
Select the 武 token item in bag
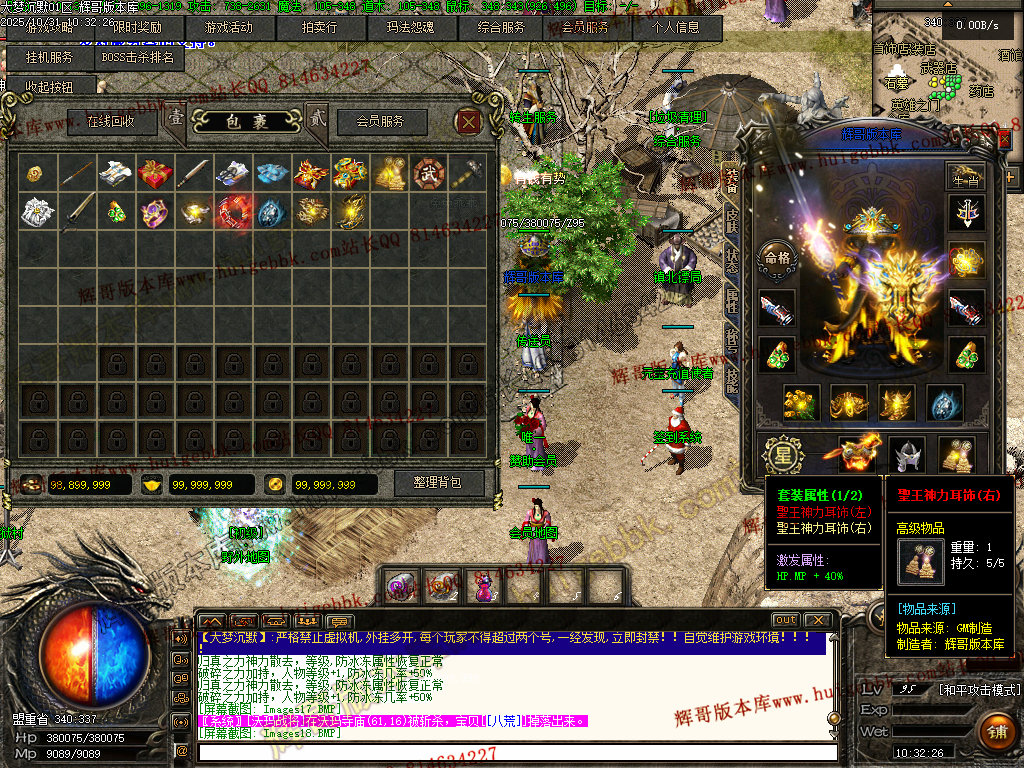pos(427,174)
